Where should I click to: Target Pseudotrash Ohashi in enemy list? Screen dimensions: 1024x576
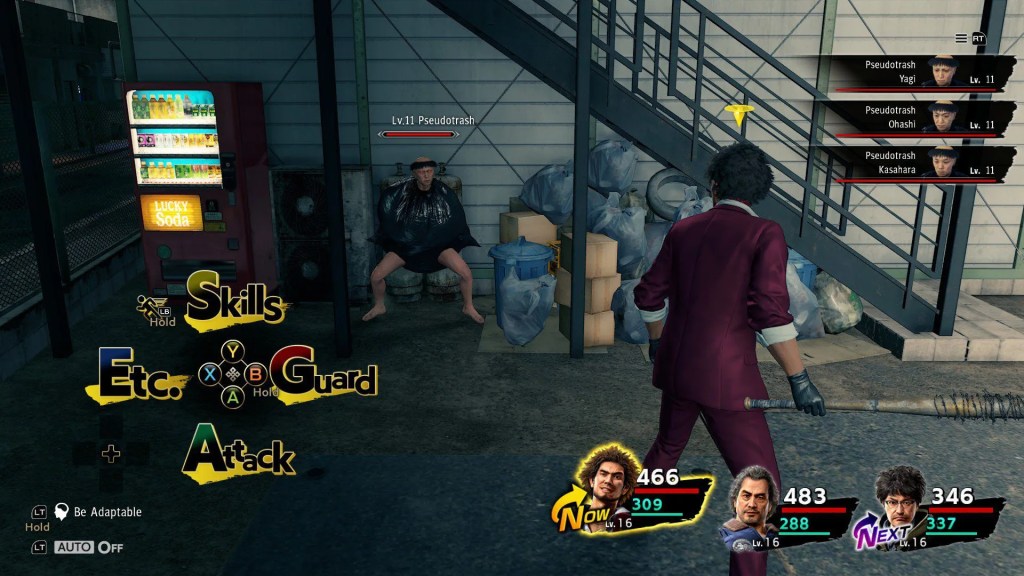[922, 117]
